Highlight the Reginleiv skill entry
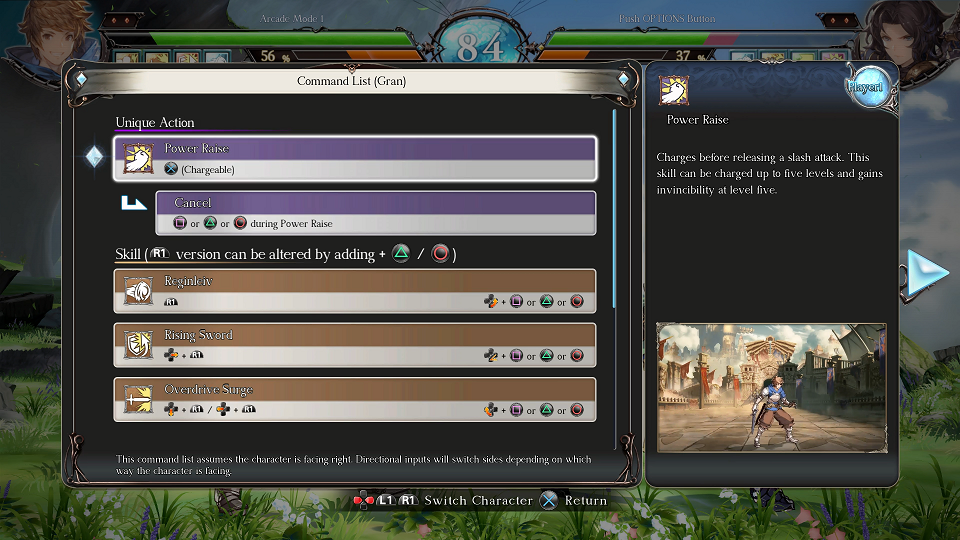Viewport: 960px width, 540px height. [355, 291]
